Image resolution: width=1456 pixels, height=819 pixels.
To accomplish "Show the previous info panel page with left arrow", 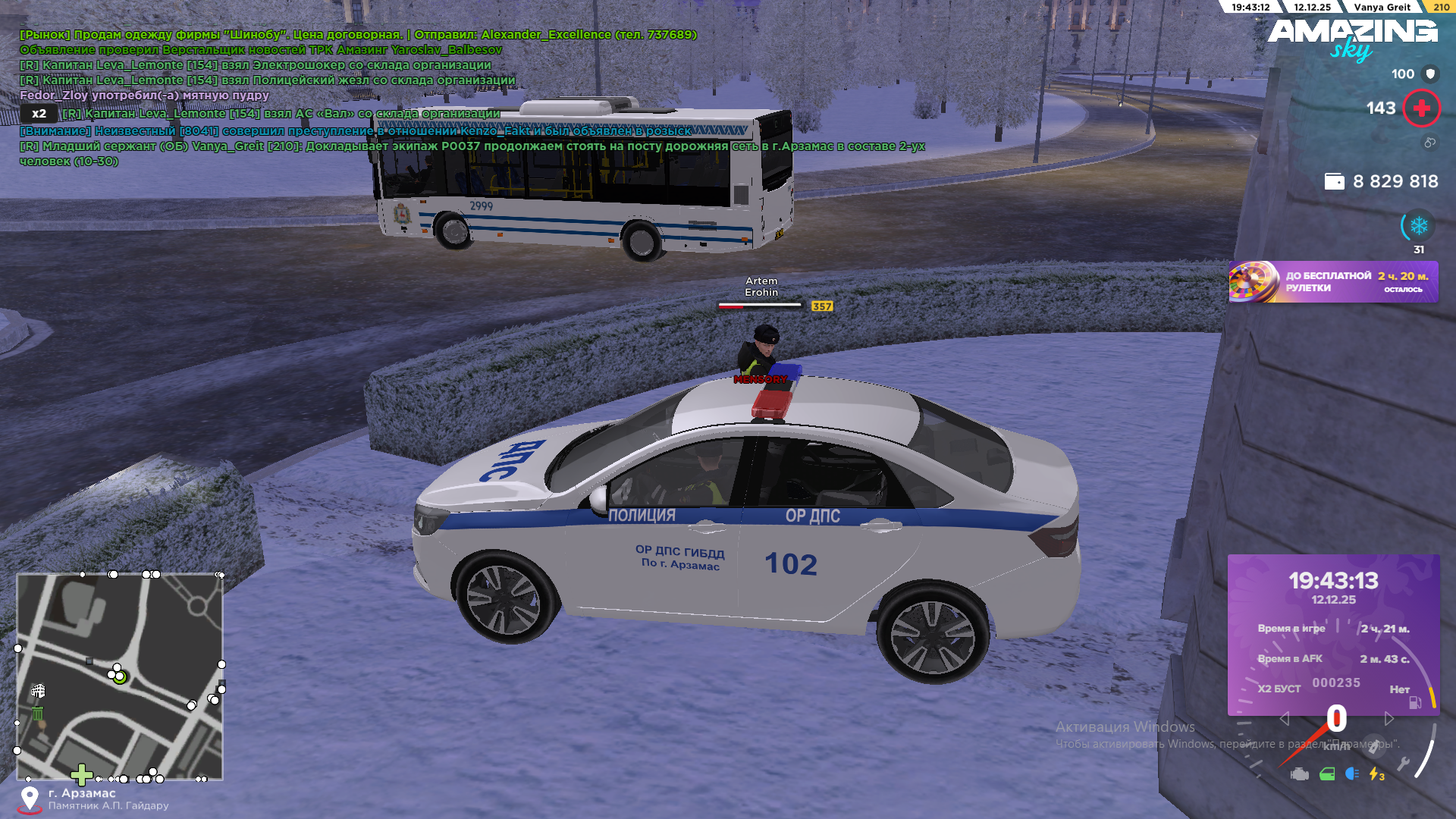I will 1284,718.
